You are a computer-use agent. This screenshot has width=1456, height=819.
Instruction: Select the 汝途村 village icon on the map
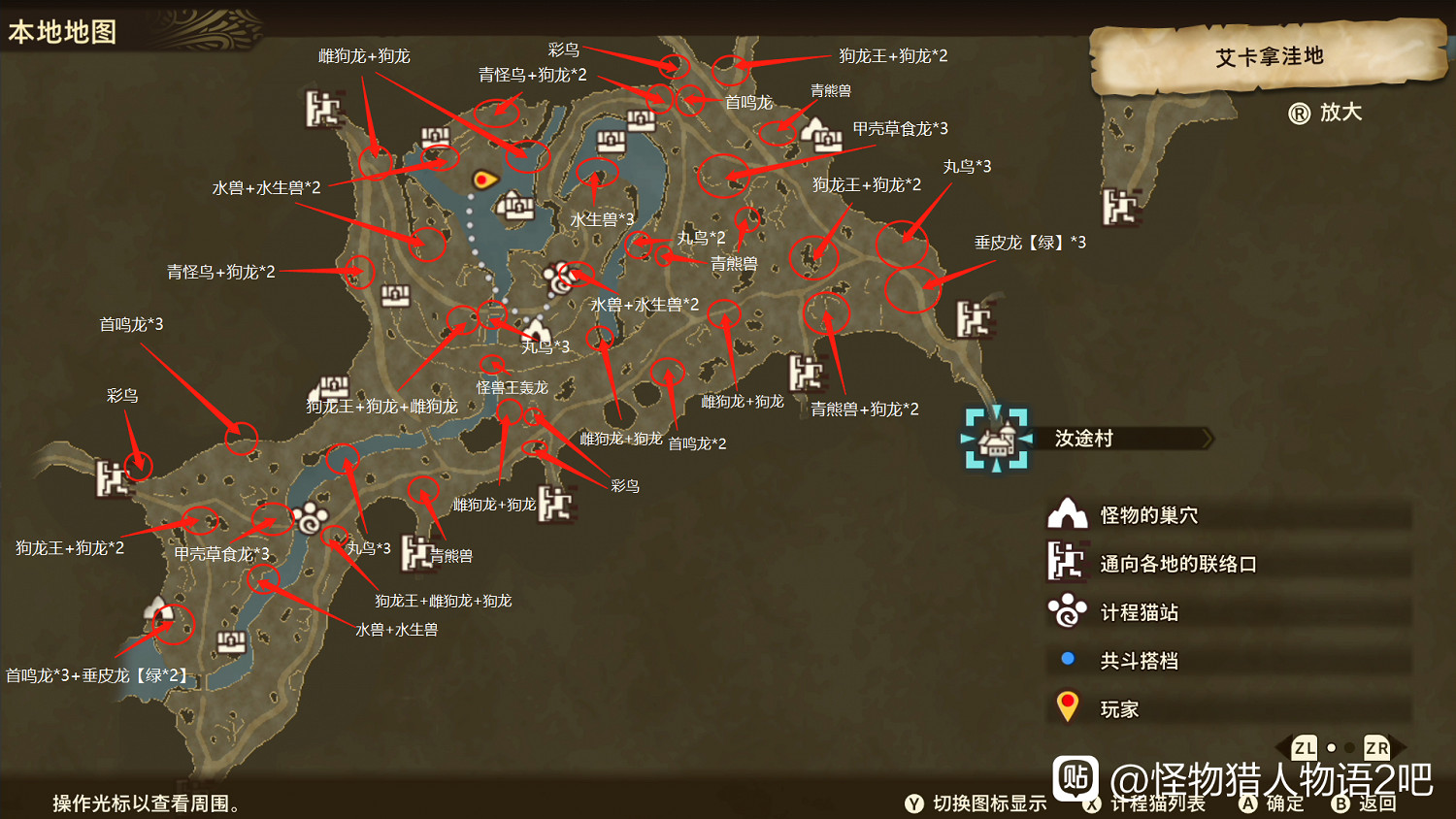click(995, 439)
